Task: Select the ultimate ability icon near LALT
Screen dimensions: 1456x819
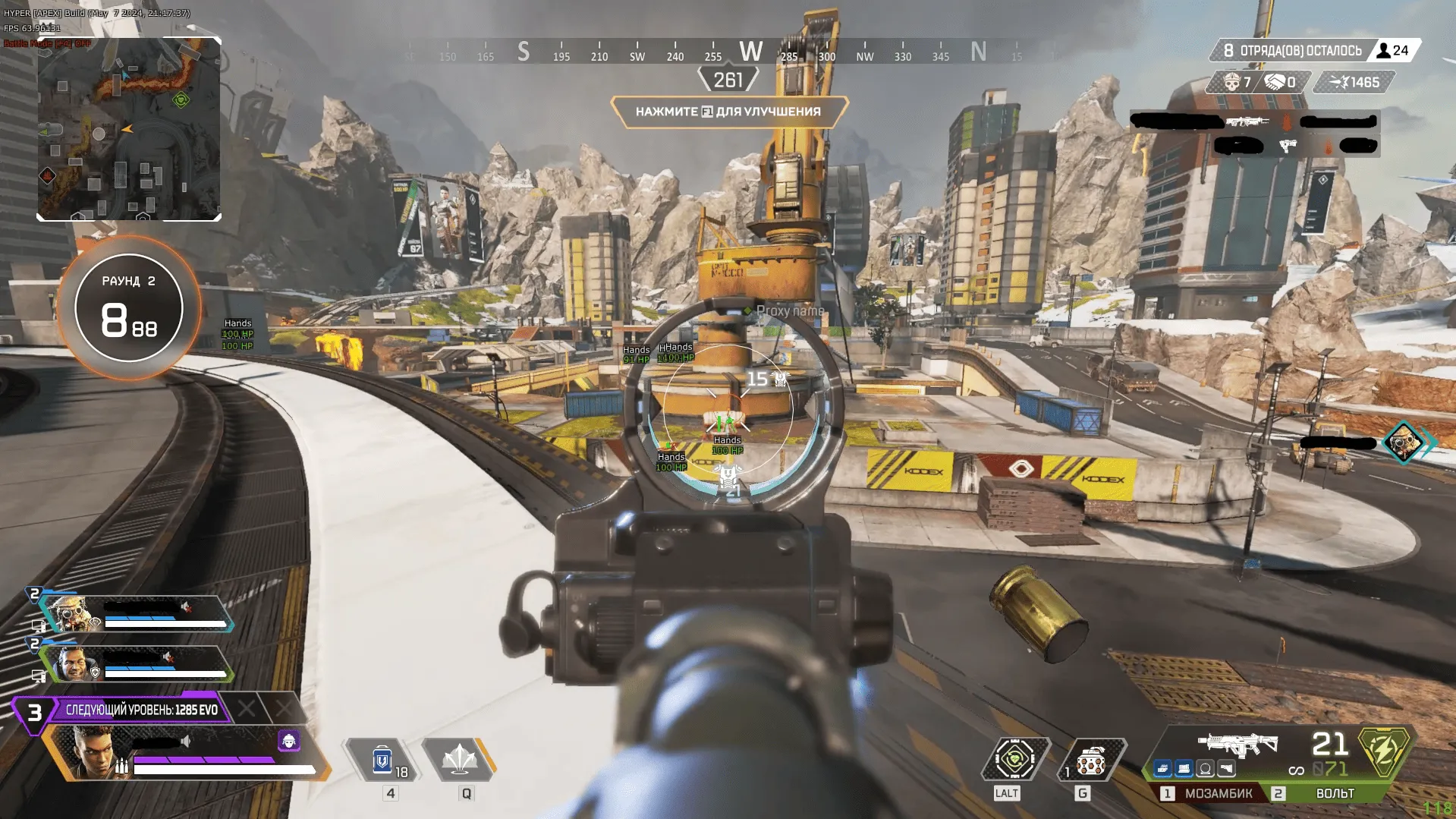Action: [x=1014, y=759]
